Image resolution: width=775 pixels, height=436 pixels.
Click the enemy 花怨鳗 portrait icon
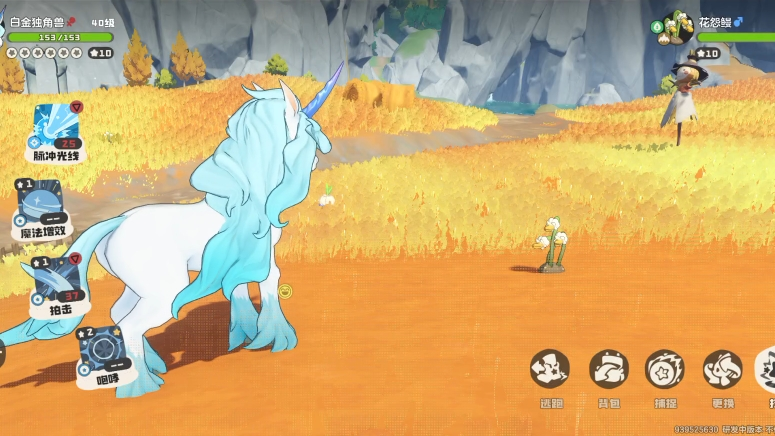click(677, 27)
